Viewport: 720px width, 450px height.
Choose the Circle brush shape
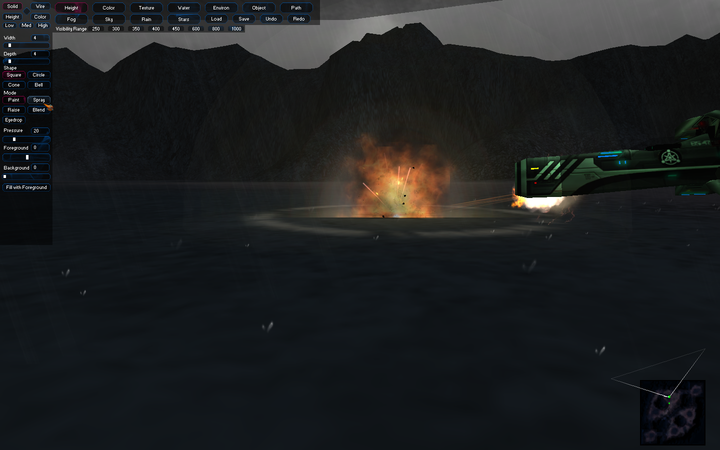[x=39, y=75]
